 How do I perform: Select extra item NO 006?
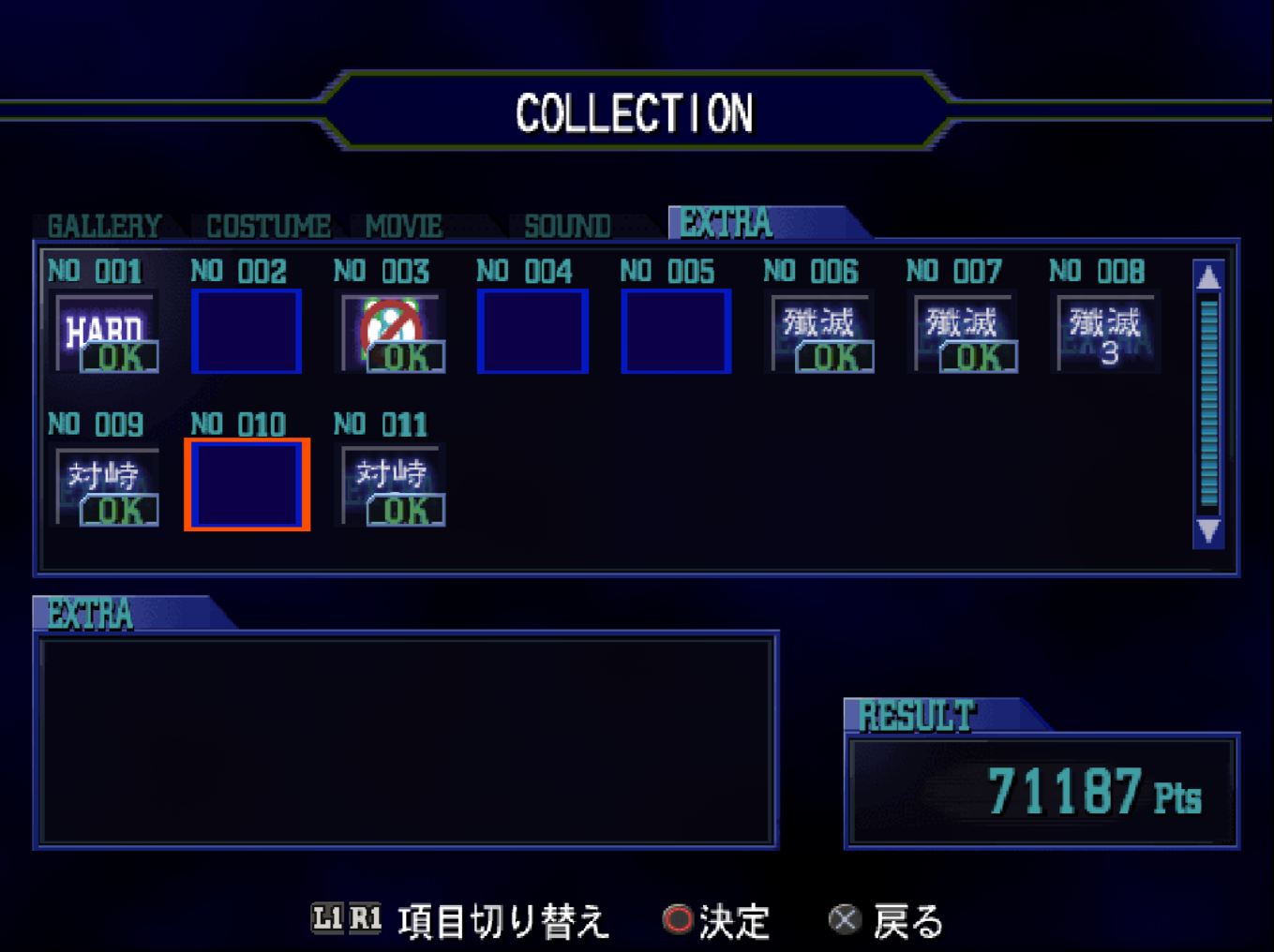pos(821,333)
